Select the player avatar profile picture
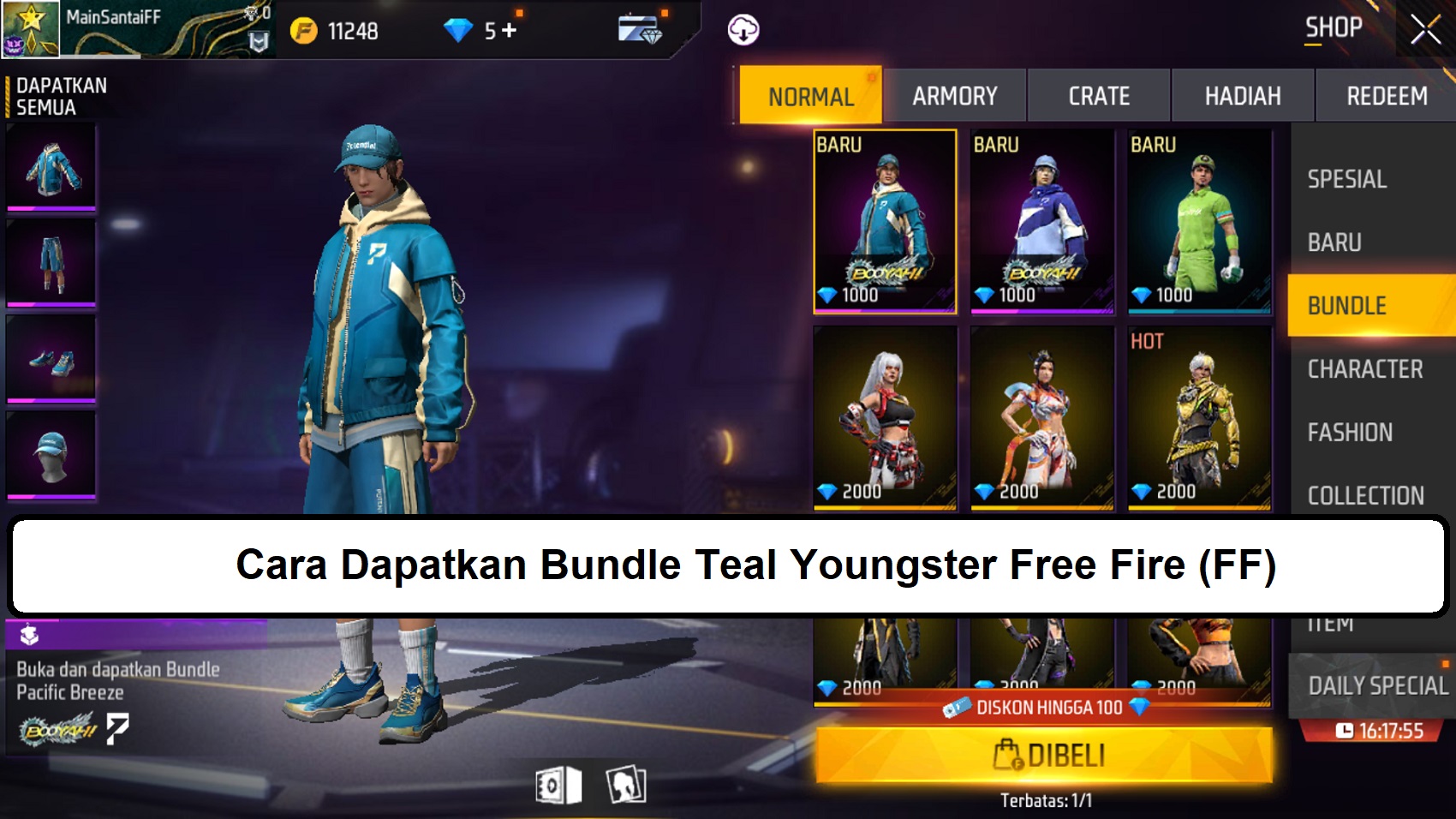The image size is (1456, 819). [x=29, y=28]
